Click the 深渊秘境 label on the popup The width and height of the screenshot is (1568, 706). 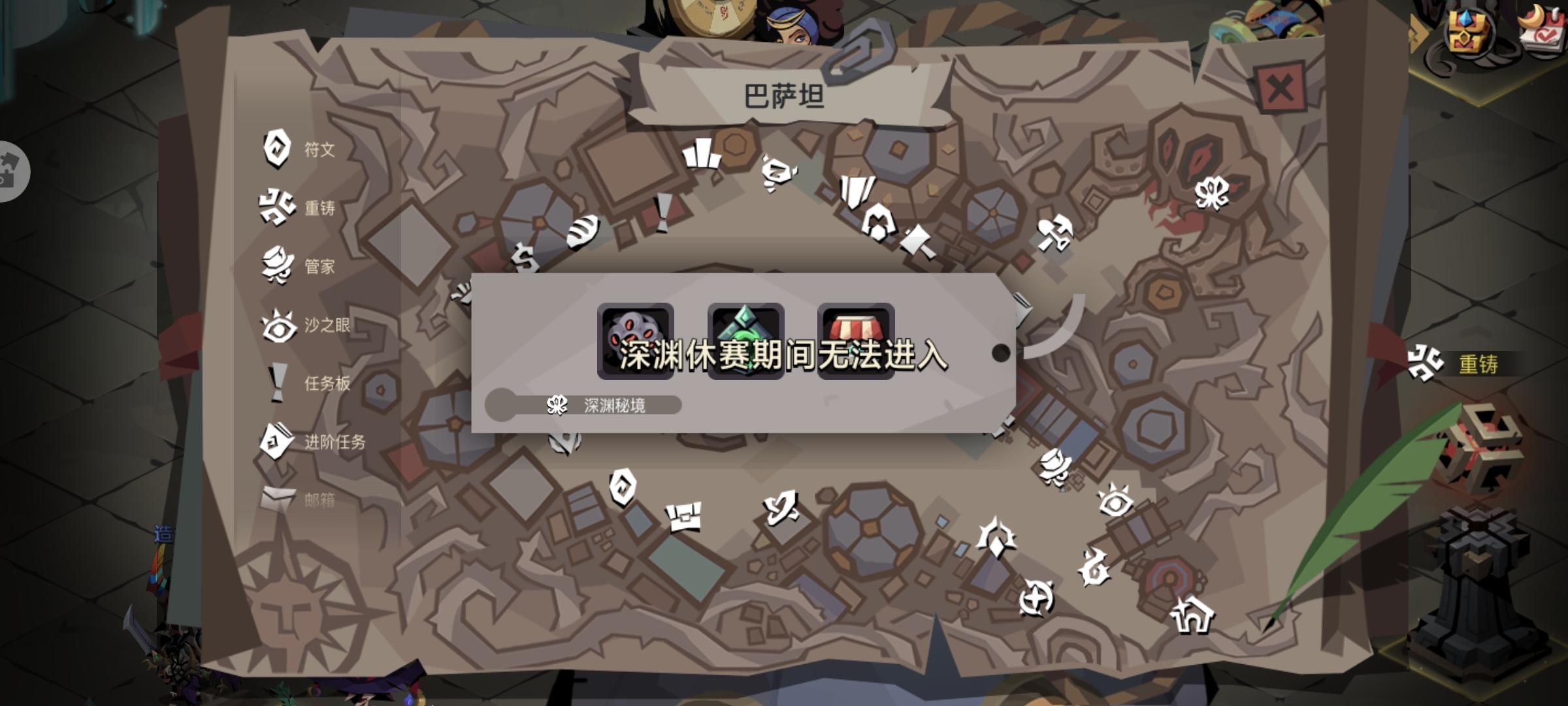point(615,405)
